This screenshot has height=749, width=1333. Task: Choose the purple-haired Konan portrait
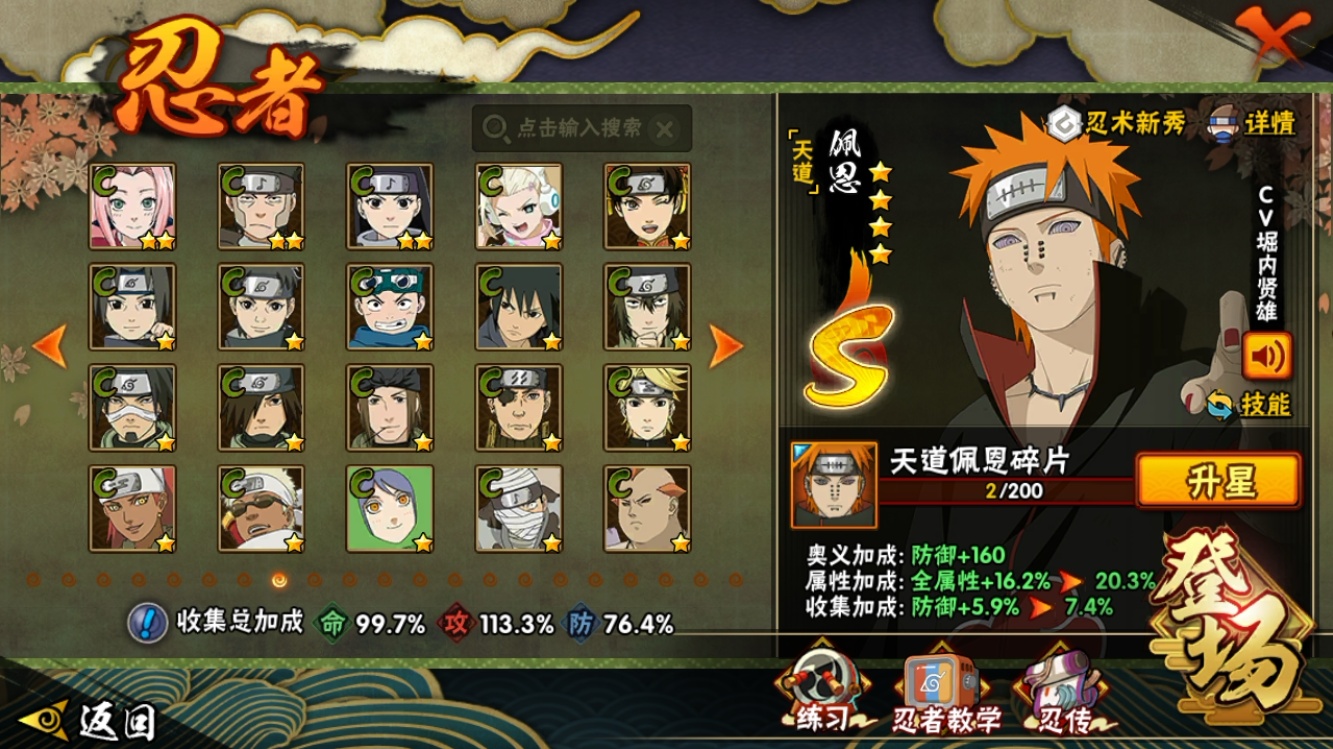pos(390,508)
